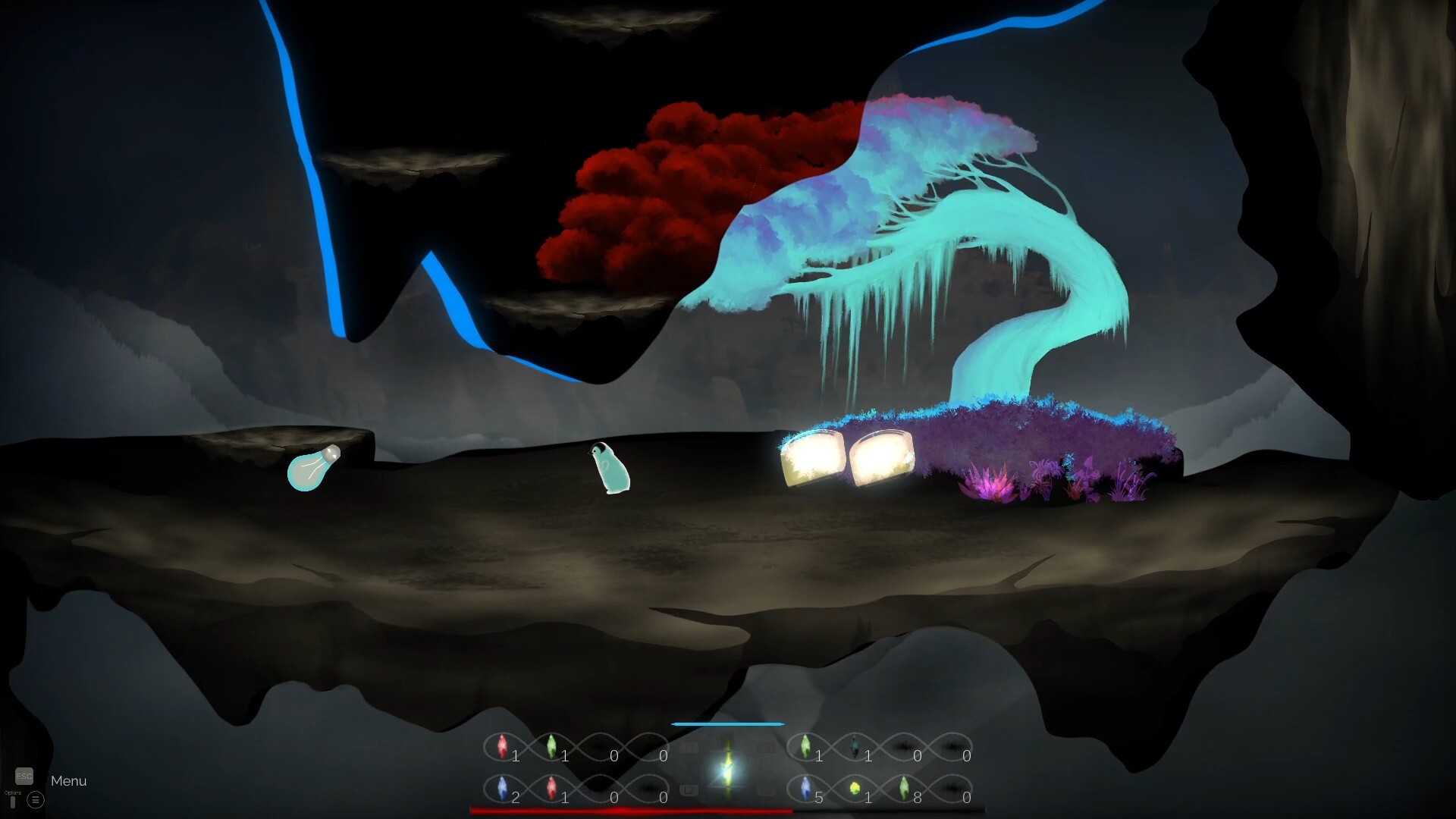This screenshot has width=1456, height=819.
Task: Select the yellow seed pod slot
Action: [855, 789]
